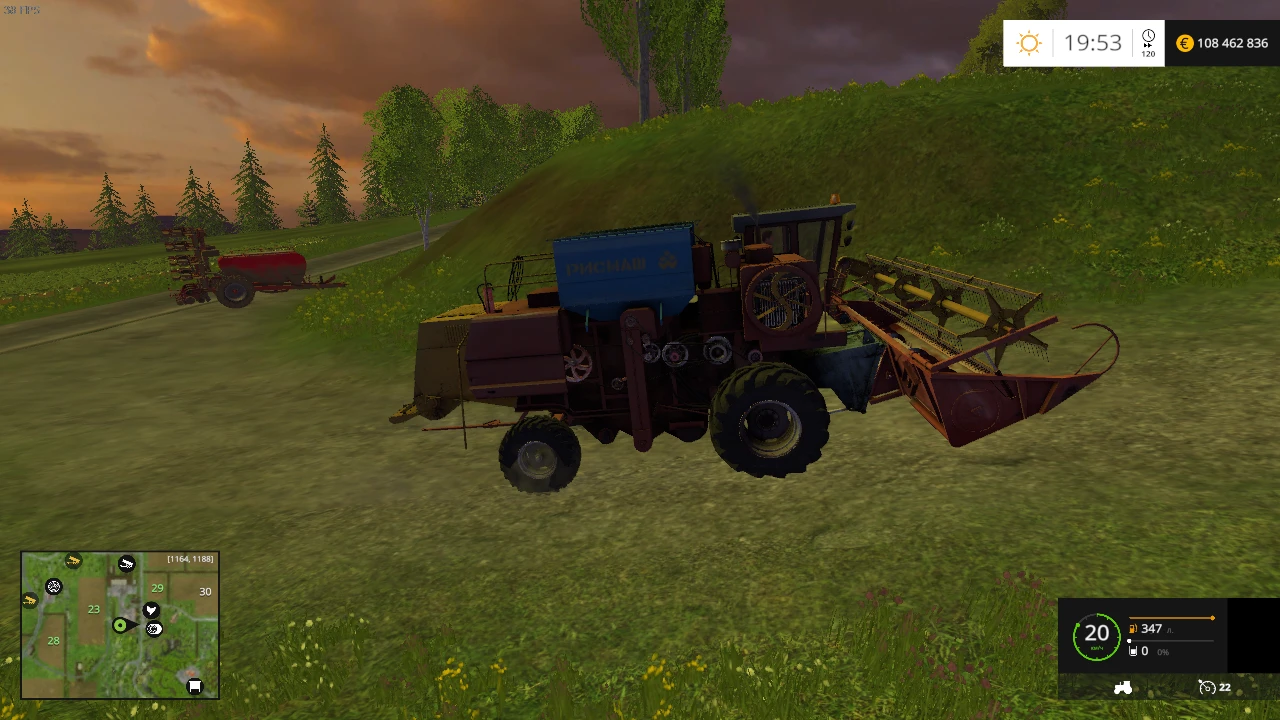Select field 29 label on the minimap
This screenshot has width=1280, height=720.
tap(156, 588)
